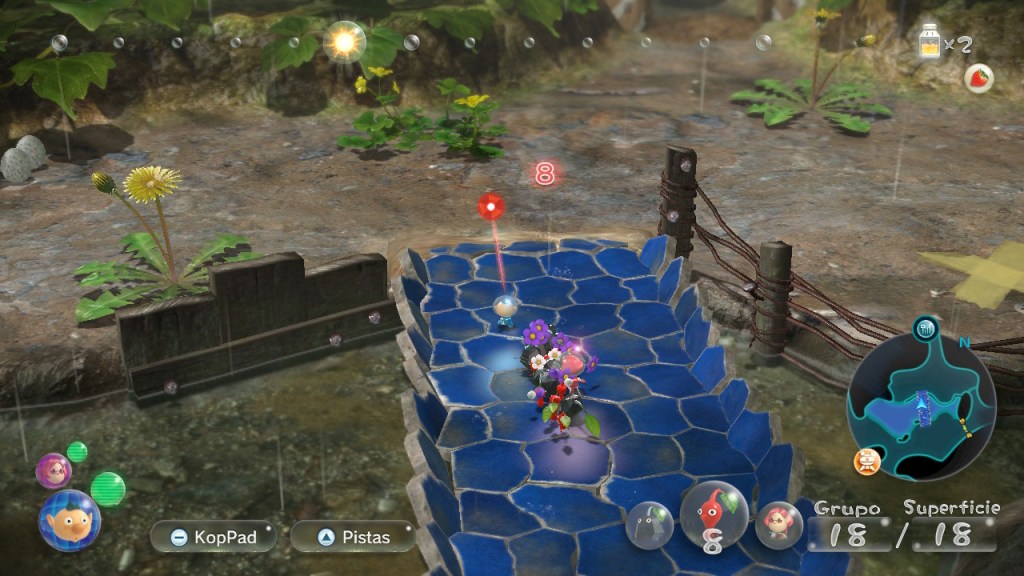Select the strawberry fruit icon
The height and width of the screenshot is (576, 1024).
(978, 78)
